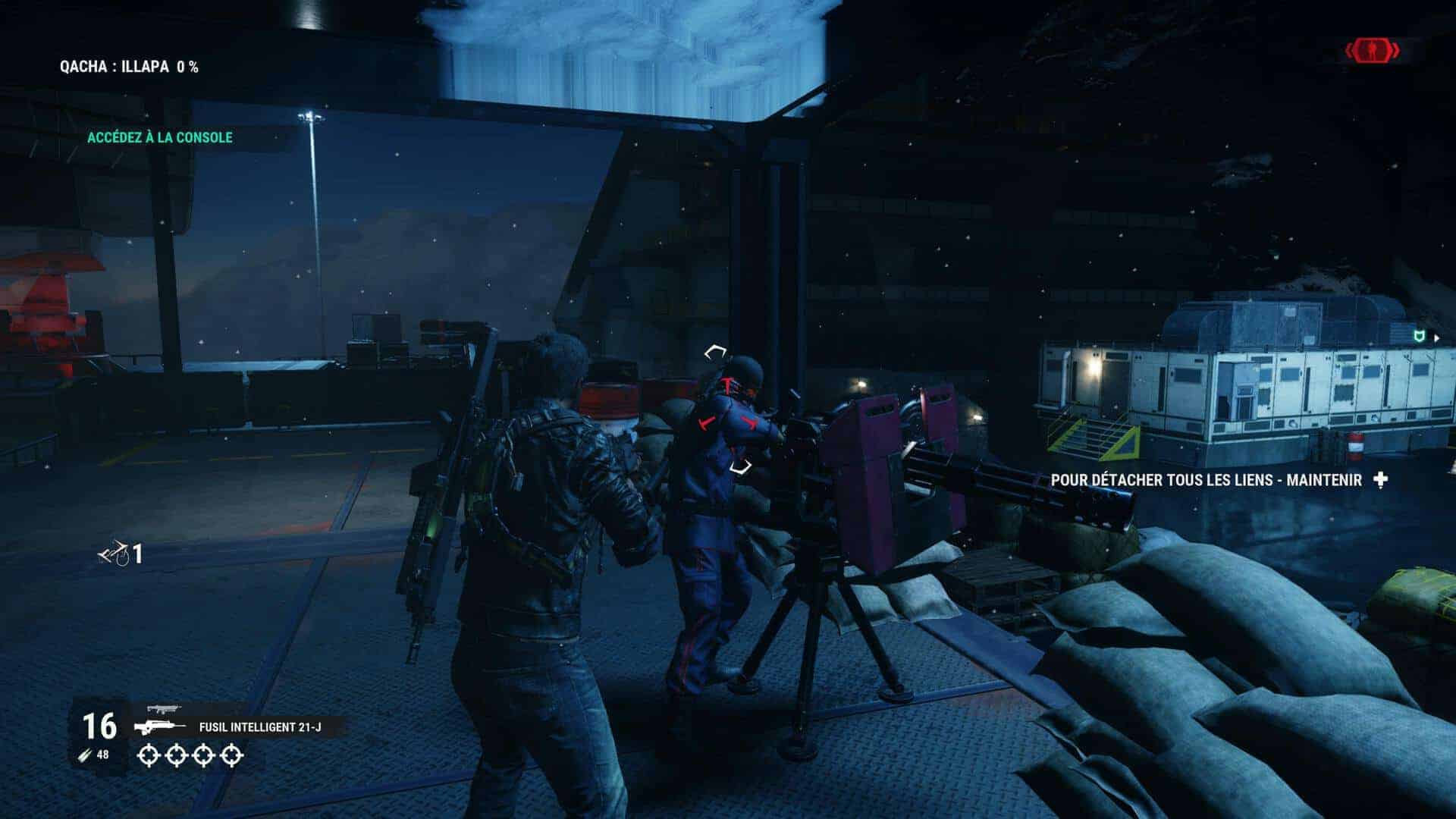Click the Fusil Intelligent 21-J weapon icon

tap(160, 727)
